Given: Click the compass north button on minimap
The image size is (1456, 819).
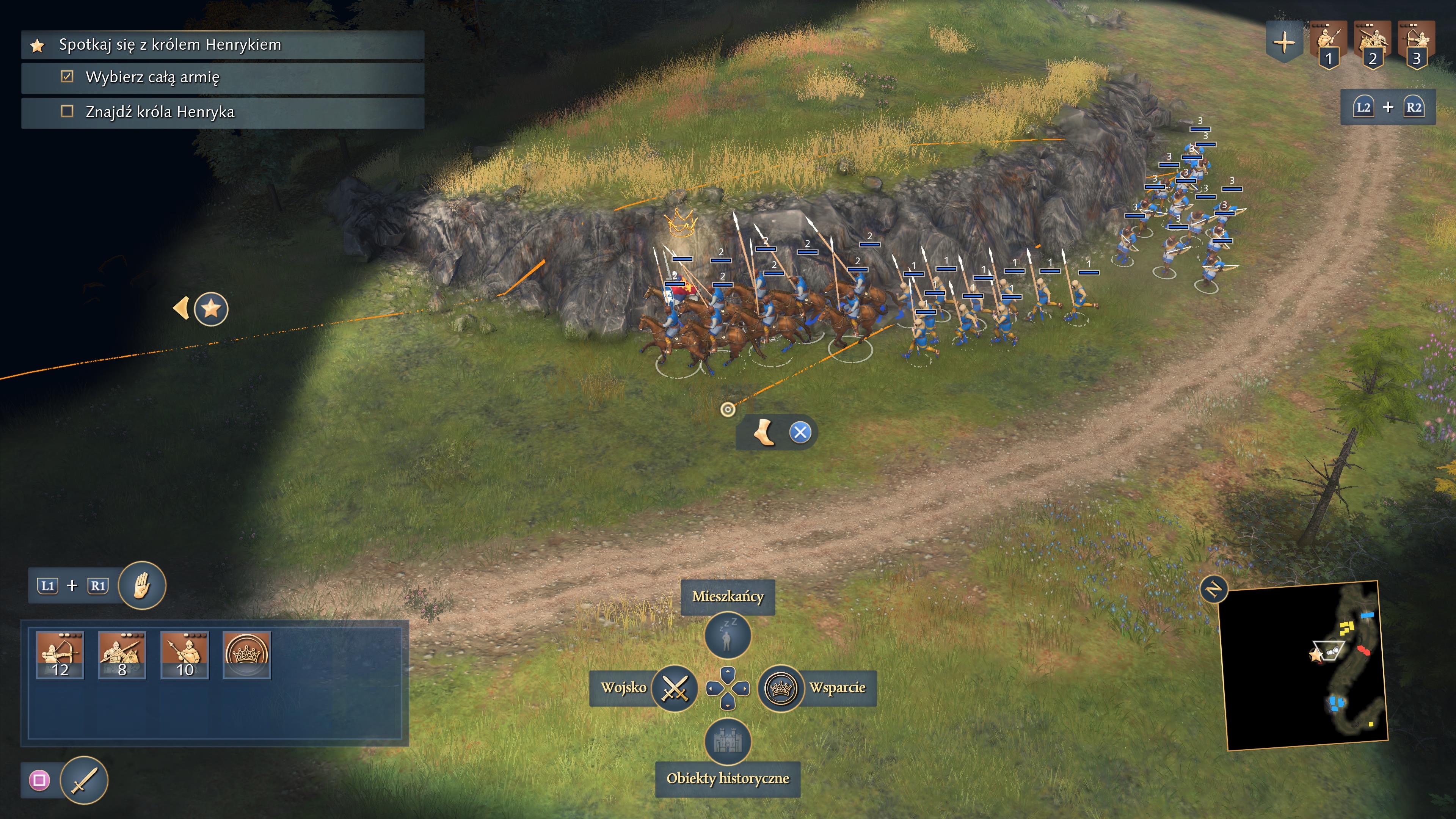Looking at the screenshot, I should [x=1213, y=590].
